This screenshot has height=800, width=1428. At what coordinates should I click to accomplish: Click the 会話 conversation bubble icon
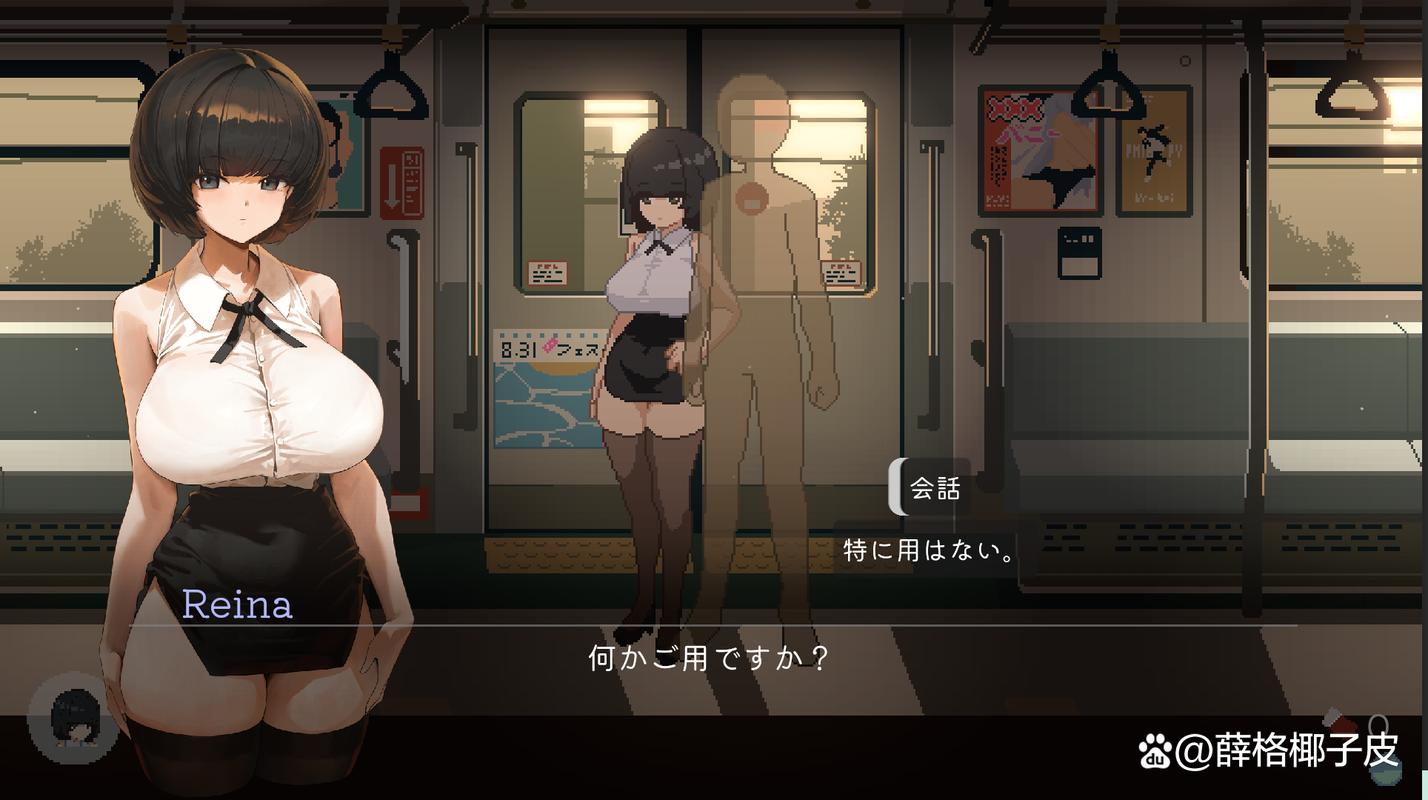933,489
